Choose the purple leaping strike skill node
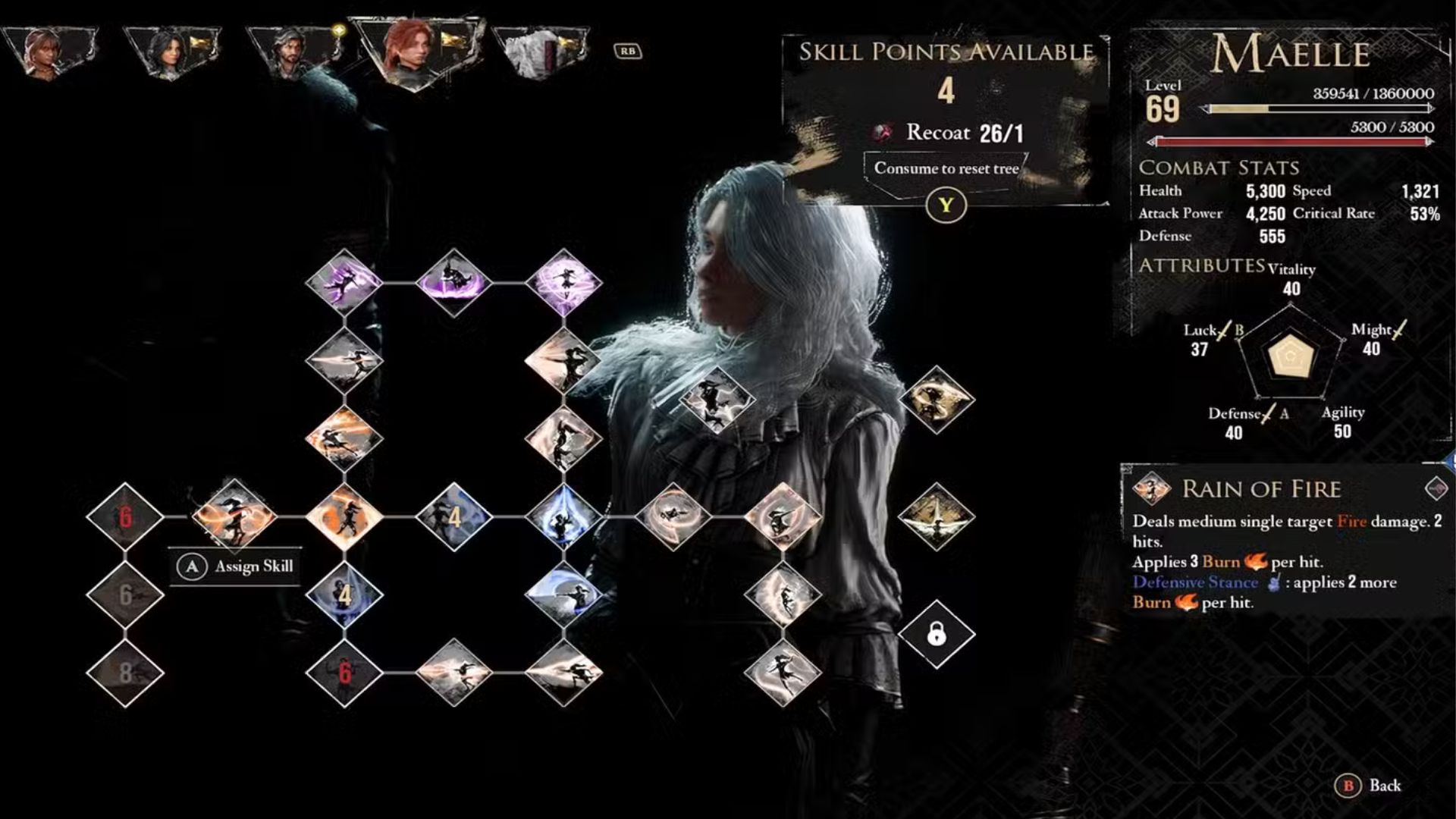The image size is (1456, 819). point(344,282)
